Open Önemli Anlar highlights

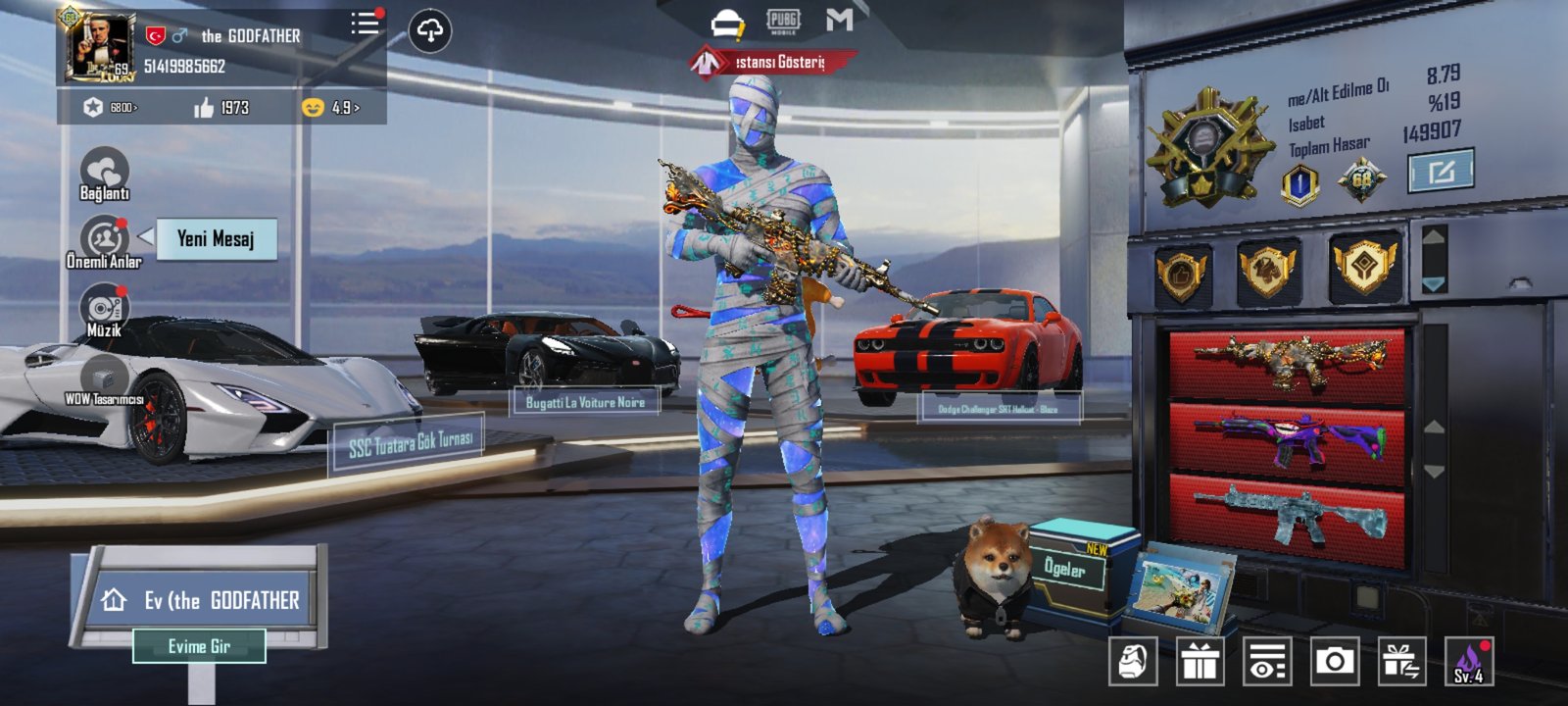pyautogui.click(x=104, y=241)
